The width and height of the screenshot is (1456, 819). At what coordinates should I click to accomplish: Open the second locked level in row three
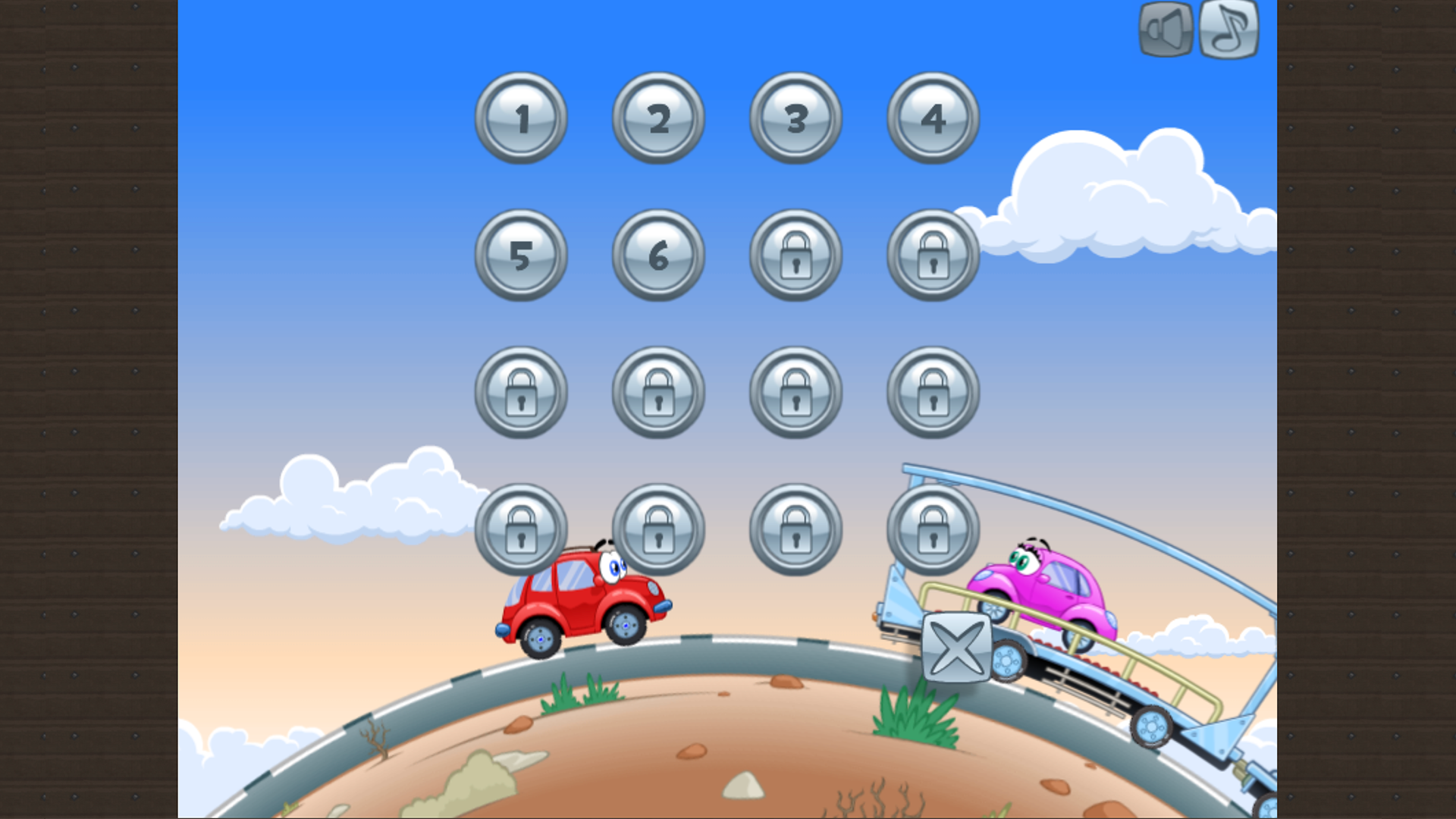[657, 391]
